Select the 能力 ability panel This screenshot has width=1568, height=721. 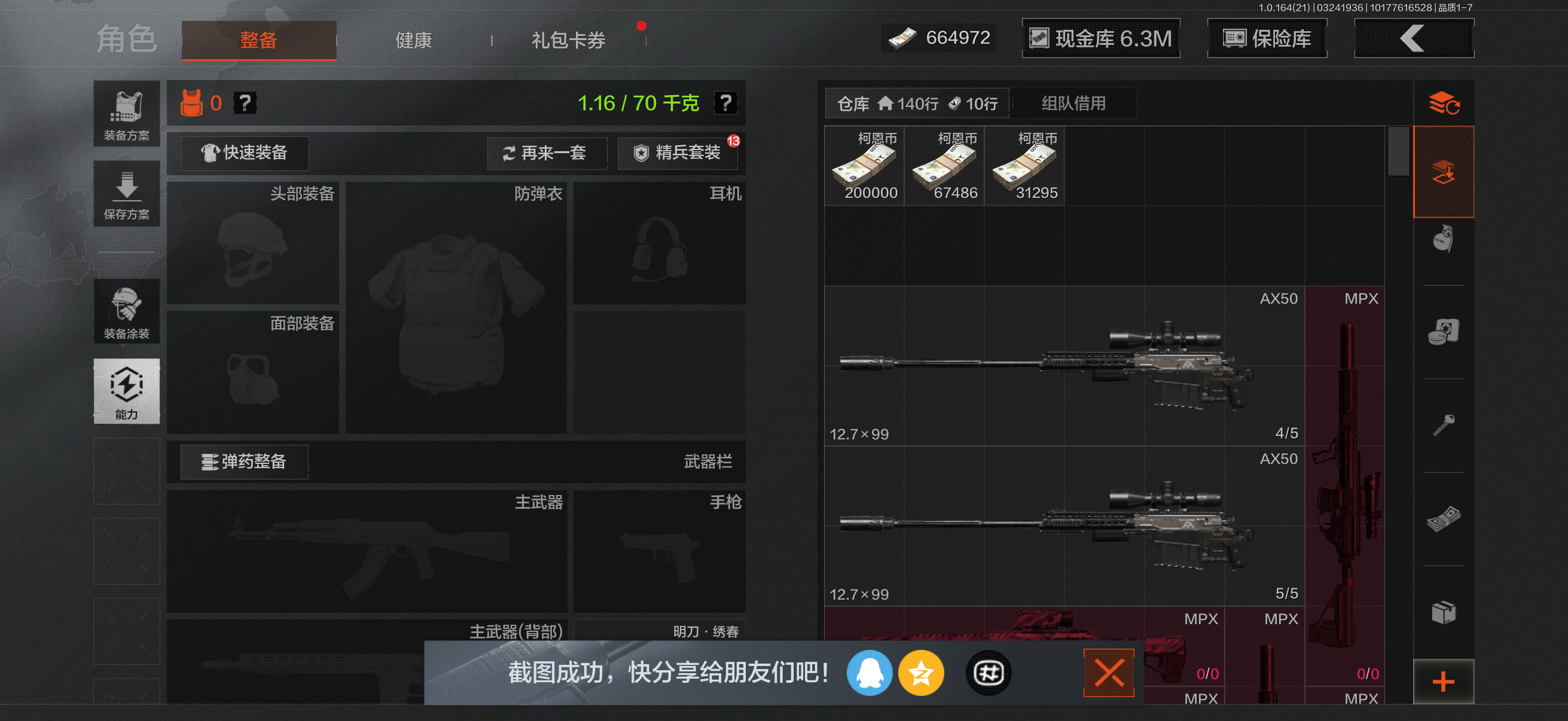pyautogui.click(x=126, y=392)
